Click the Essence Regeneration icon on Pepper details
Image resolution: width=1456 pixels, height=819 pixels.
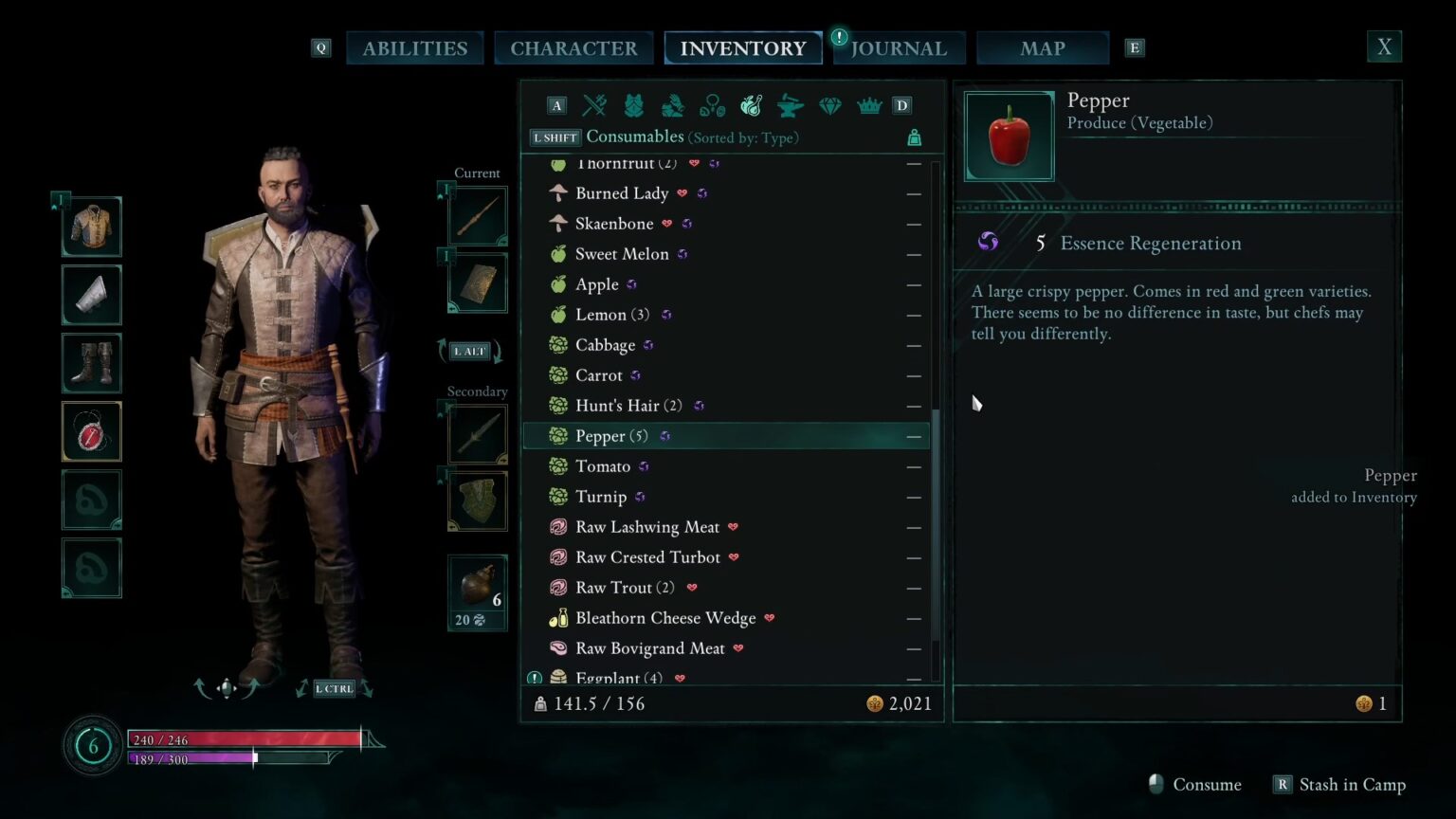tap(988, 242)
